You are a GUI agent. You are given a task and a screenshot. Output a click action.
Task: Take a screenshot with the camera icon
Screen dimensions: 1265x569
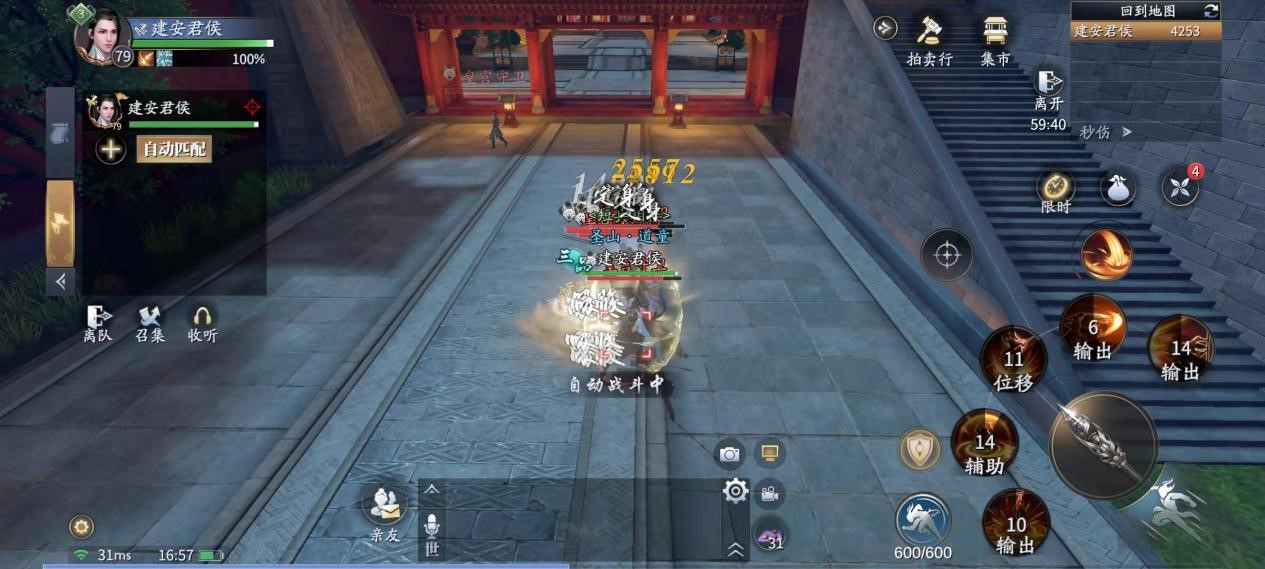coord(729,454)
